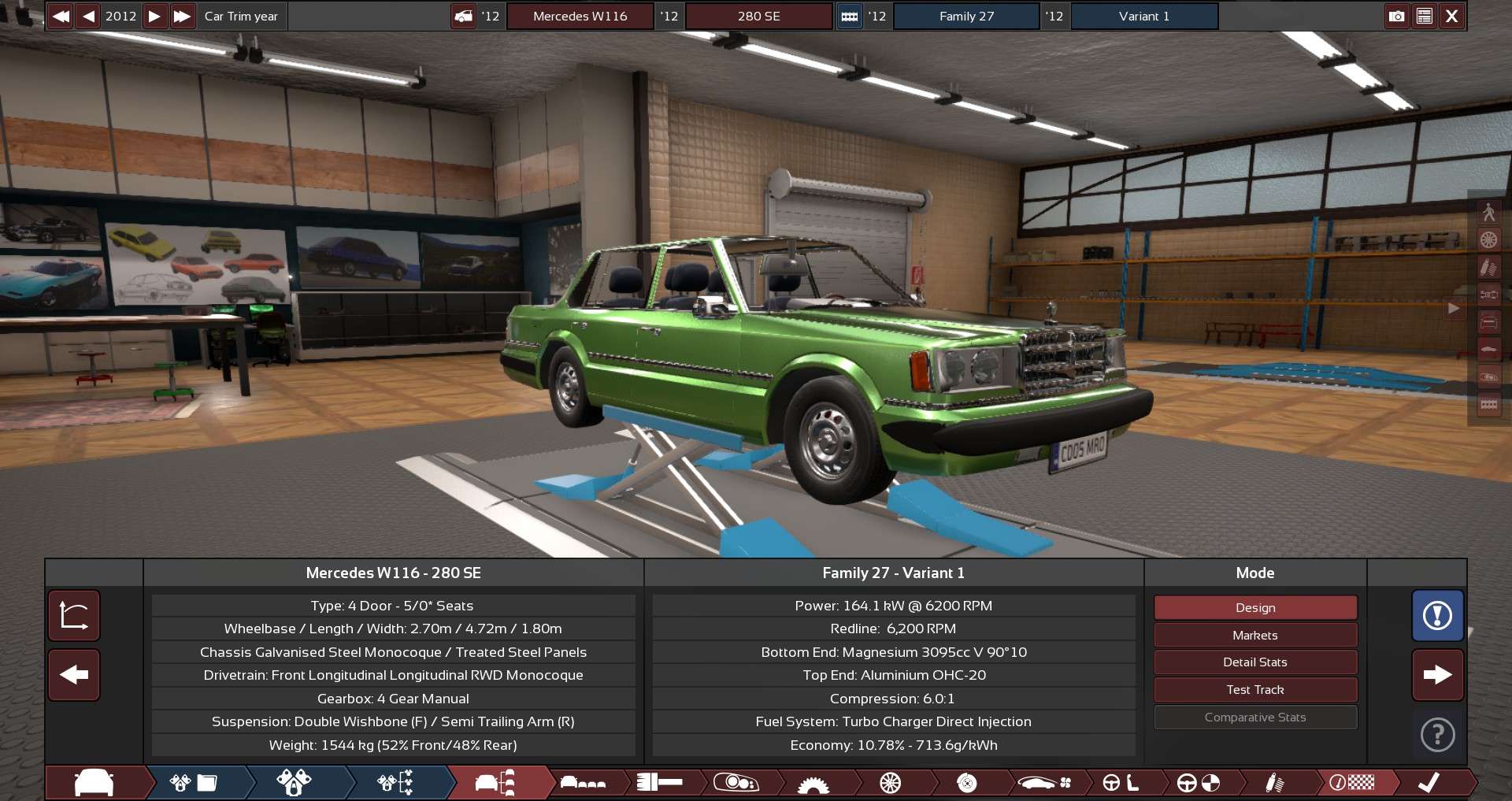Choose the Design mode button

pyautogui.click(x=1254, y=608)
